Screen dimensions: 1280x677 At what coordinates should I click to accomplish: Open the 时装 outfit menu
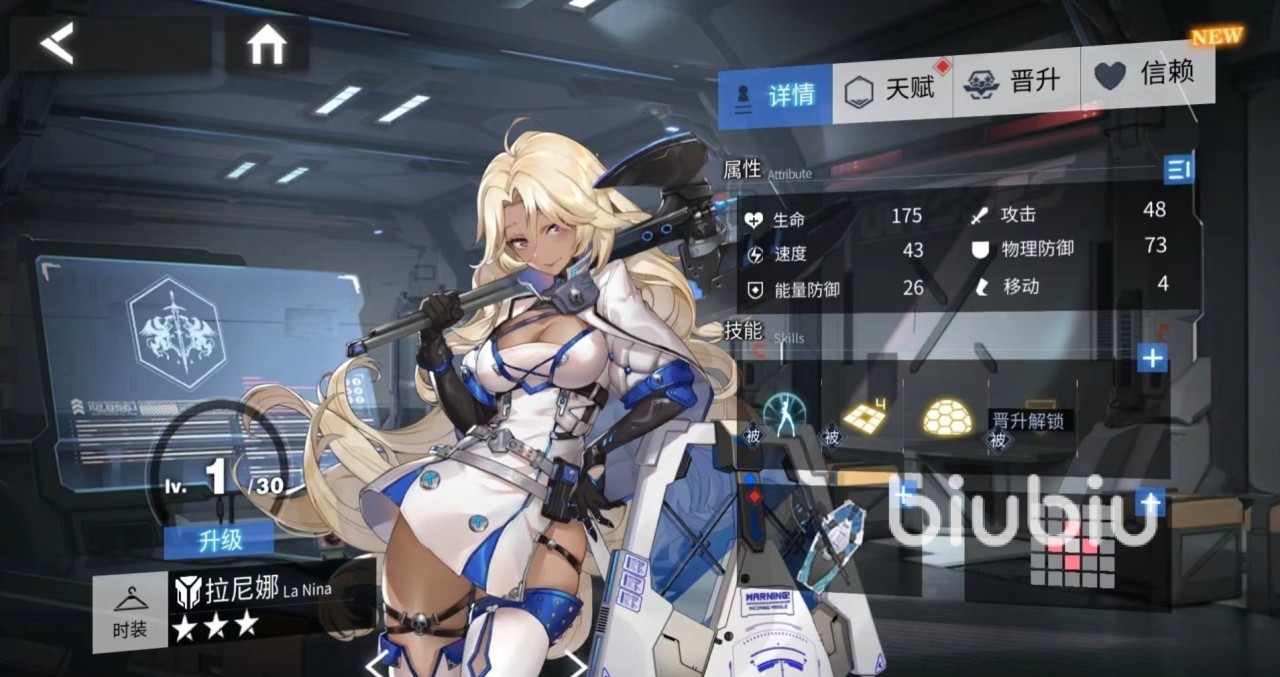(129, 613)
